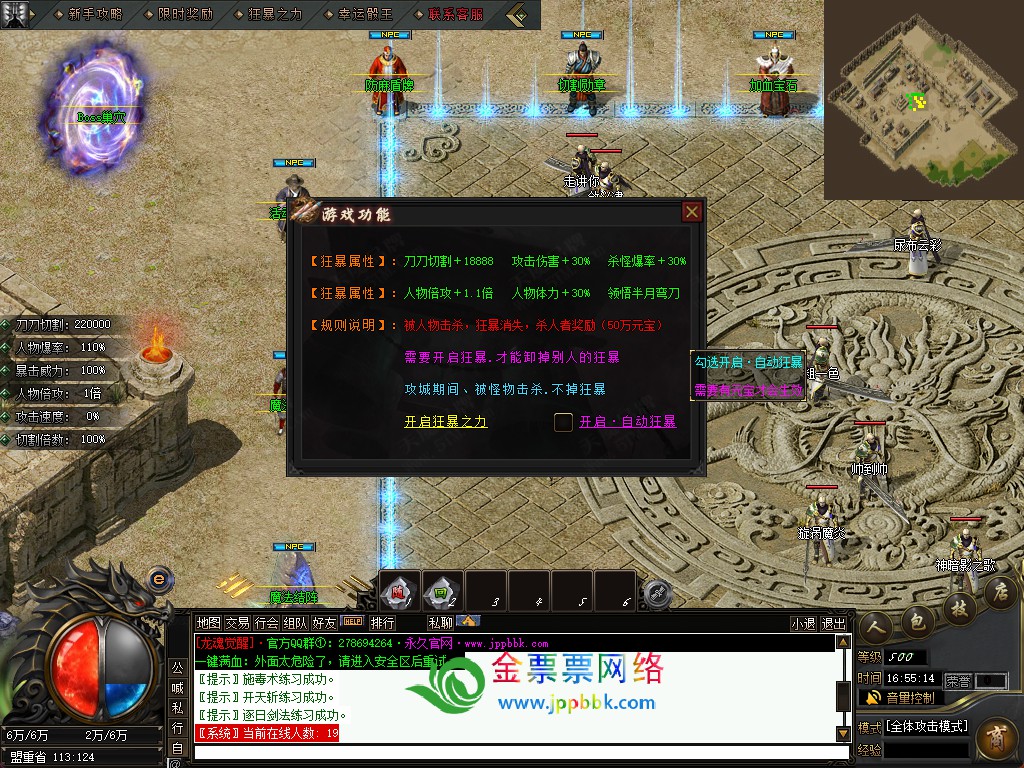Open the 幸运骰王 menu entry
Image resolution: width=1024 pixels, height=768 pixels.
pos(365,14)
